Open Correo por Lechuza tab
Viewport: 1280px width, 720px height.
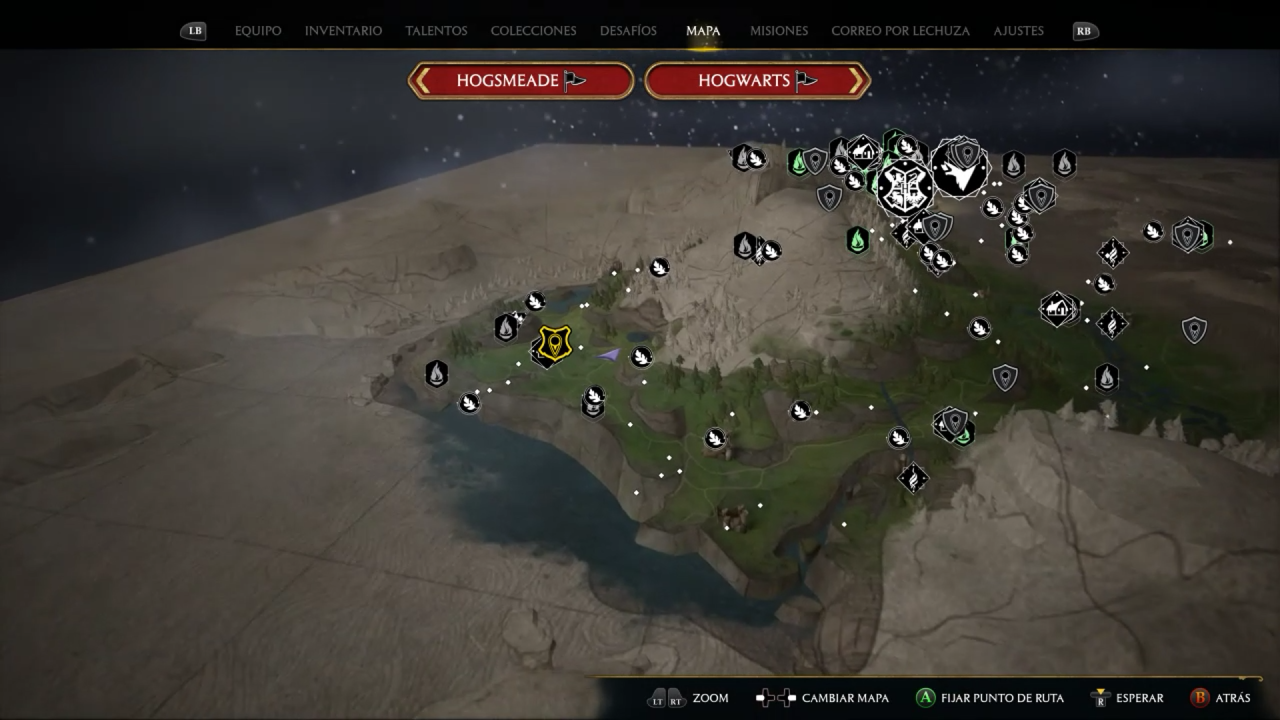[900, 31]
